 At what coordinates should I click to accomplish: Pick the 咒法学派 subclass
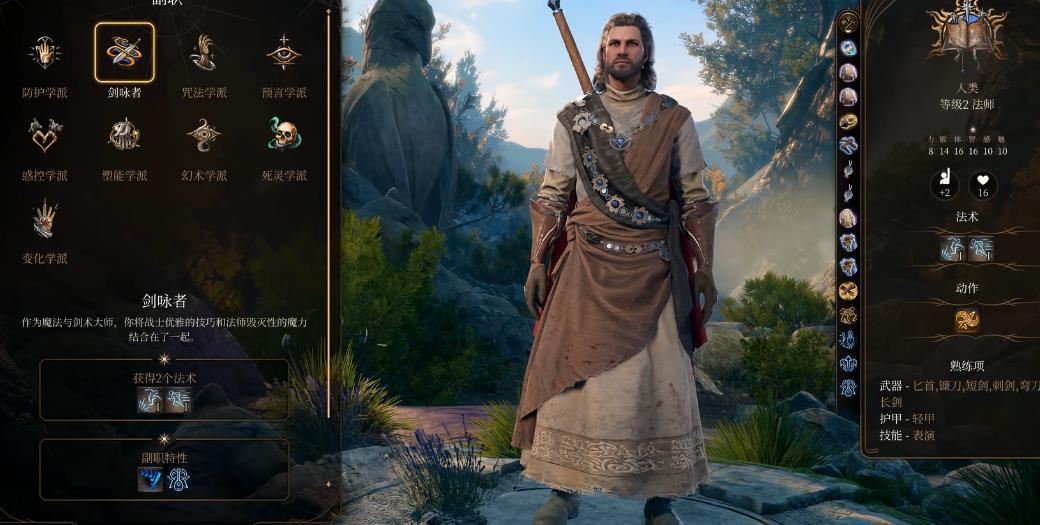[x=204, y=52]
